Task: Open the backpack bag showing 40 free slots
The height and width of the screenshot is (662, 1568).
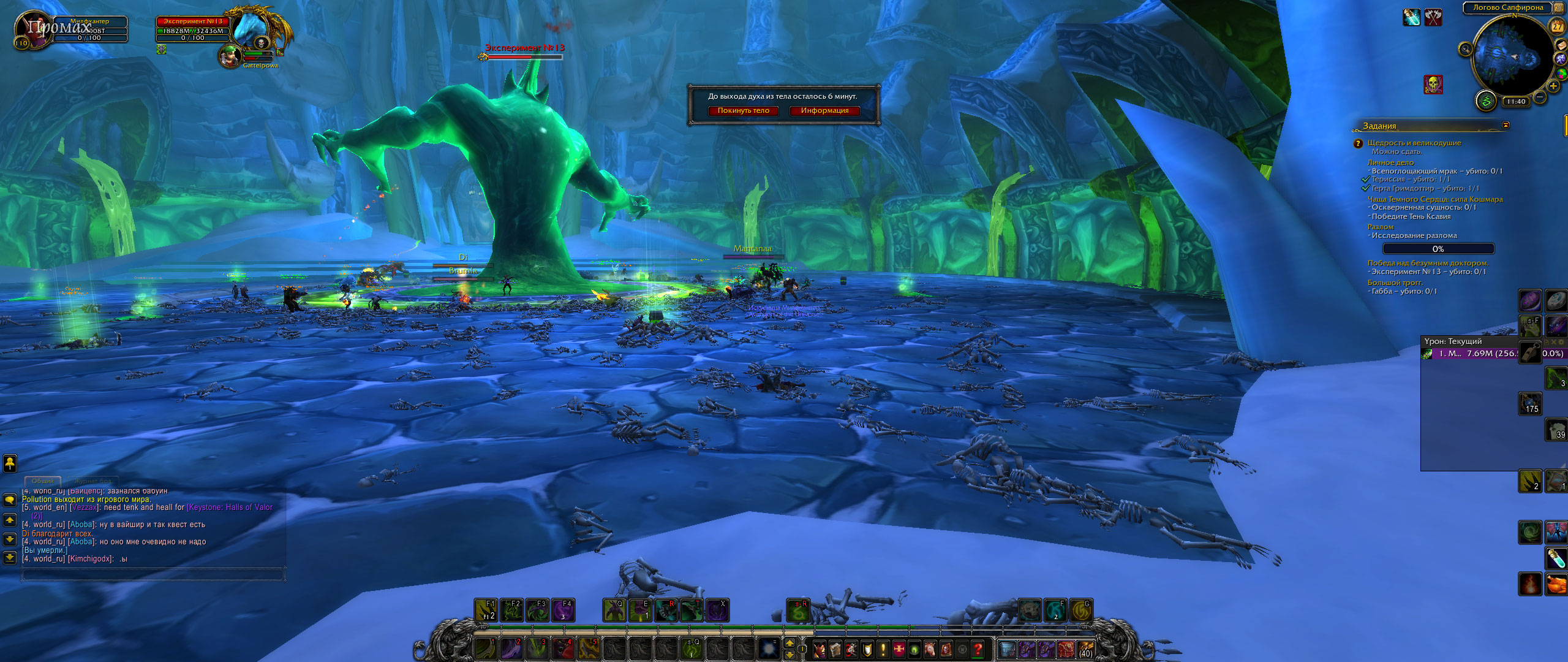Action: [x=1085, y=649]
